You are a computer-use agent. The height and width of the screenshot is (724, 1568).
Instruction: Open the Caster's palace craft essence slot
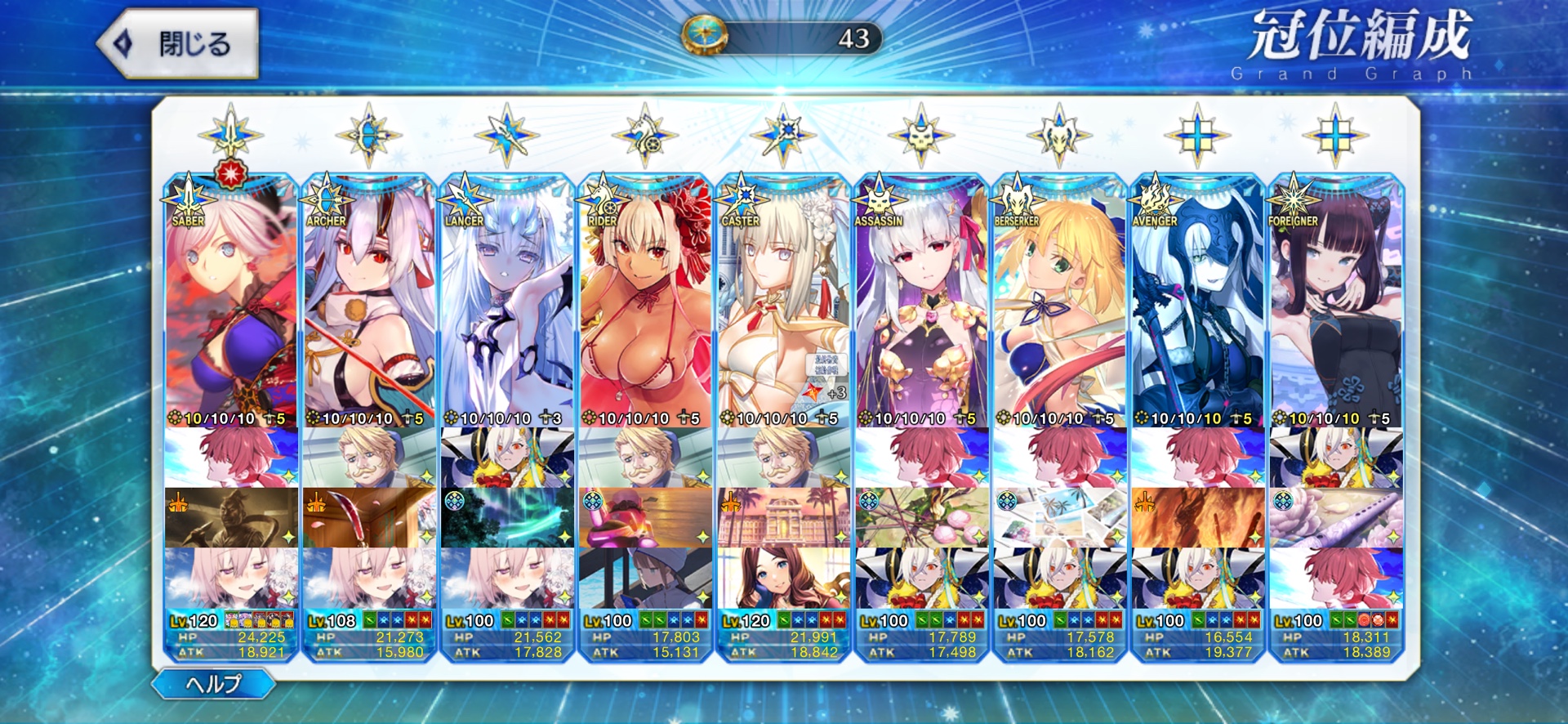pyautogui.click(x=783, y=517)
